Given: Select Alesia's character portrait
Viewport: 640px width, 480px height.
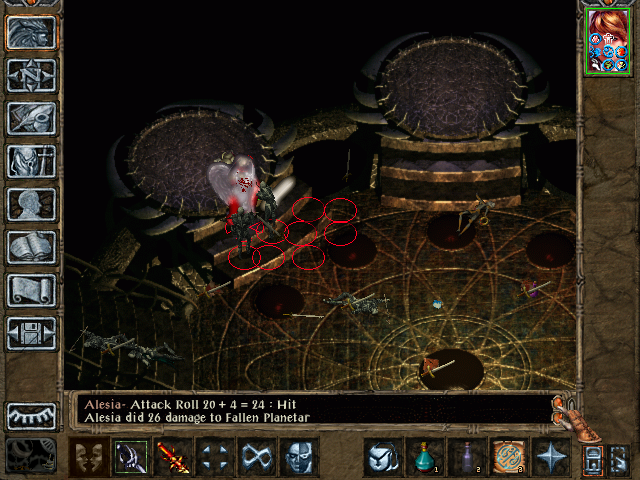Looking at the screenshot, I should tap(608, 40).
